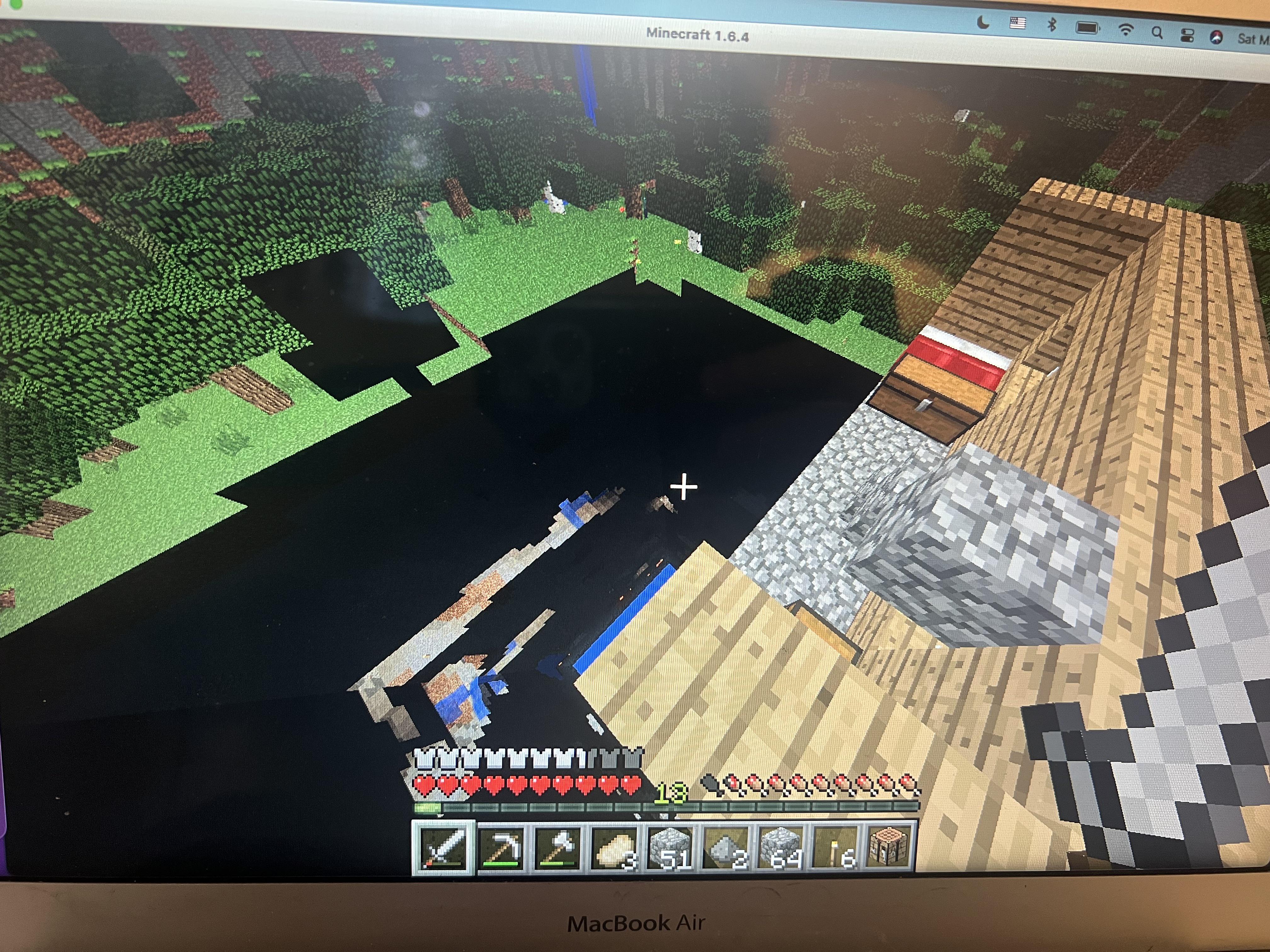
Task: Open the keyboard input source flag menu
Action: [1017, 24]
